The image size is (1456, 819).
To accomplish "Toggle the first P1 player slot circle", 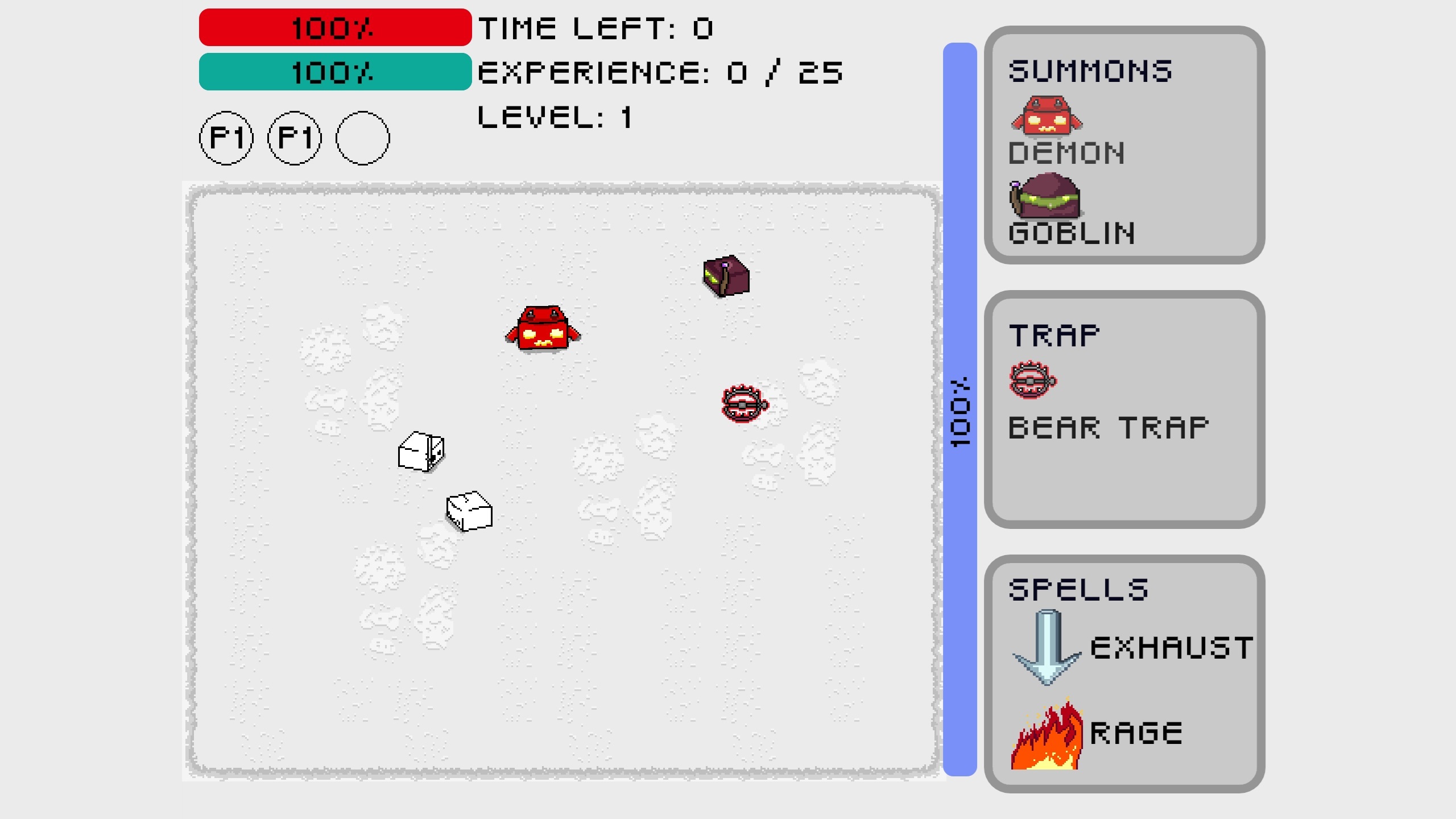I will (x=226, y=138).
